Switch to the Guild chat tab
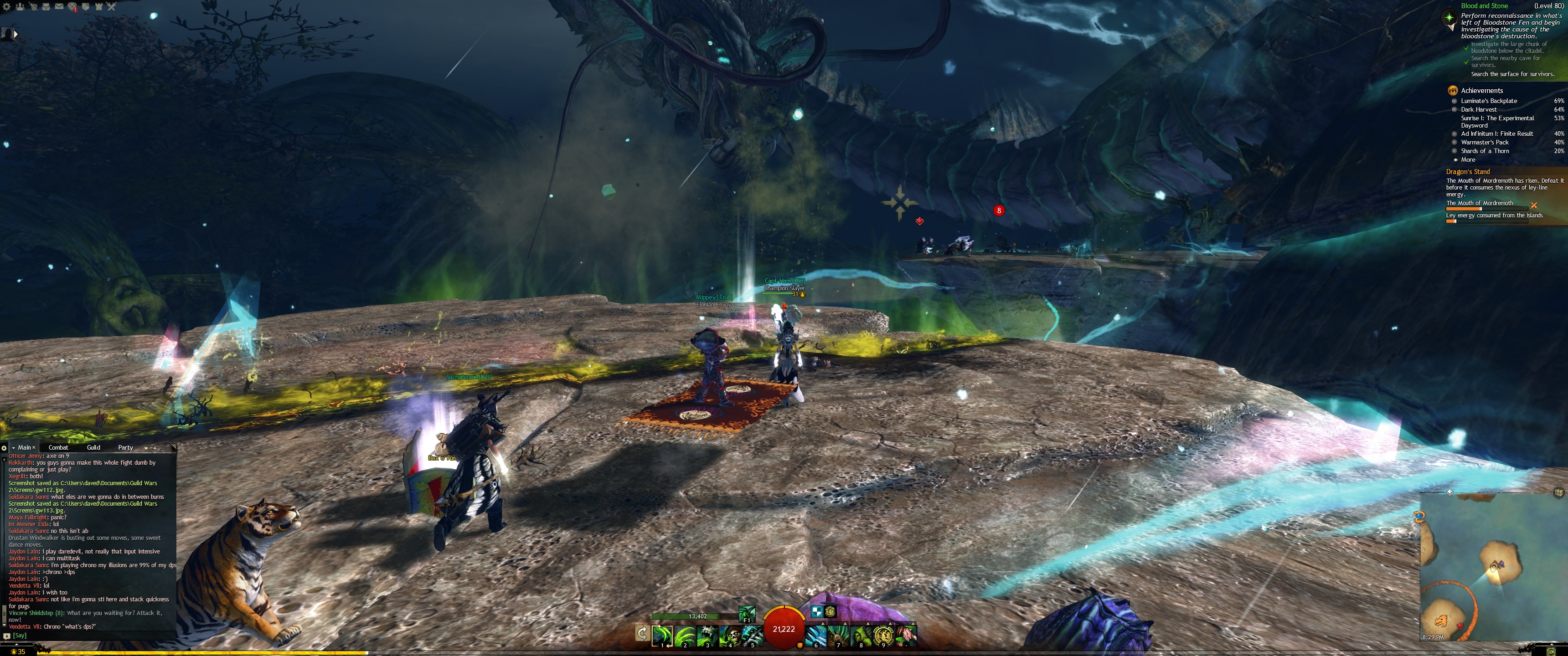Image resolution: width=1568 pixels, height=656 pixels. 93,447
